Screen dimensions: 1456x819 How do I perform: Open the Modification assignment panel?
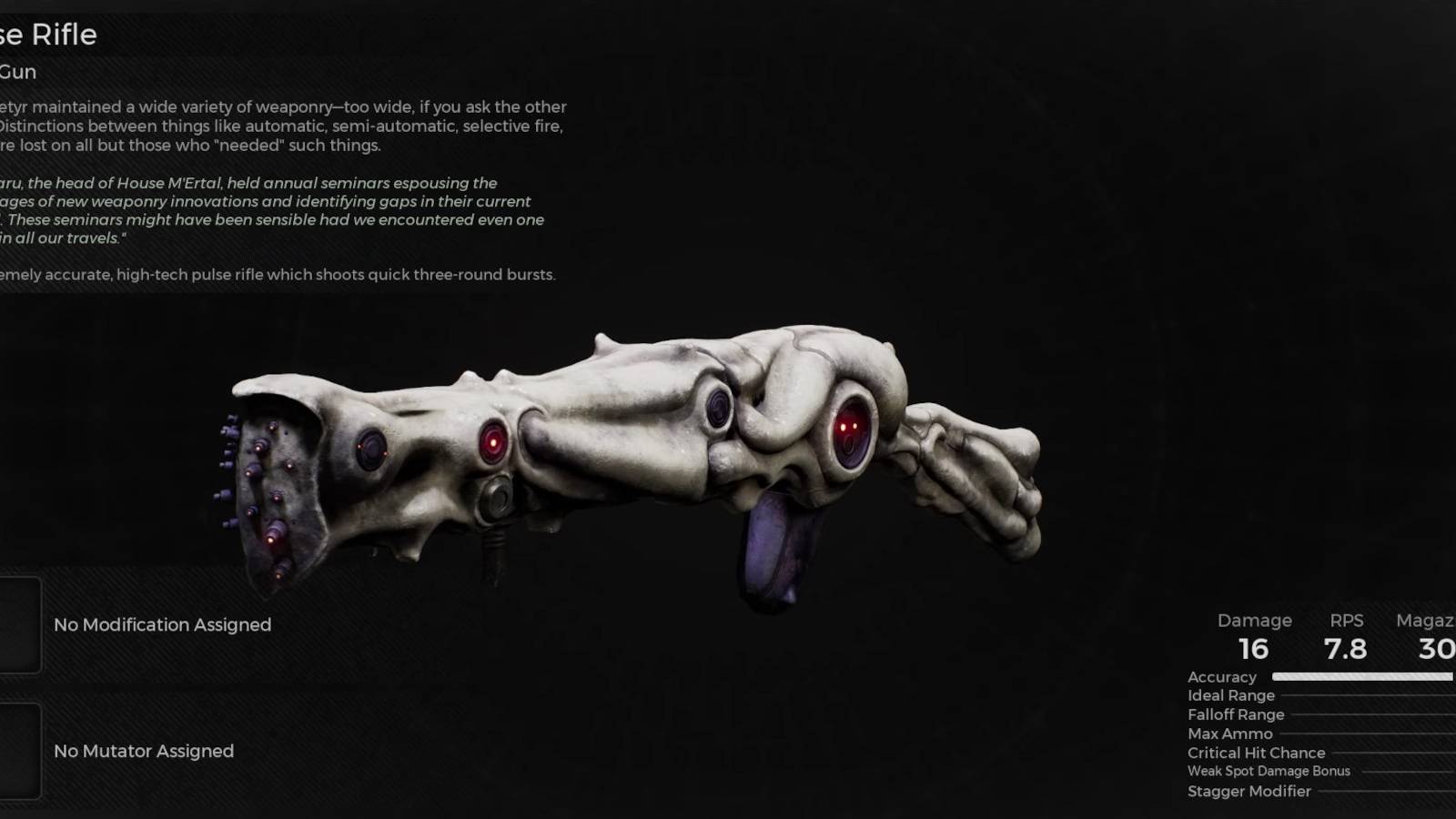click(163, 625)
